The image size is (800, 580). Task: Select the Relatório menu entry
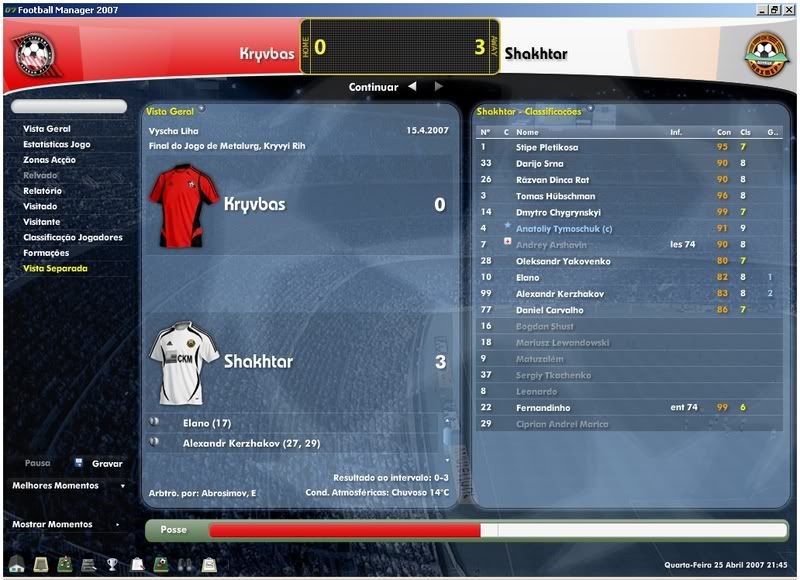pyautogui.click(x=42, y=191)
